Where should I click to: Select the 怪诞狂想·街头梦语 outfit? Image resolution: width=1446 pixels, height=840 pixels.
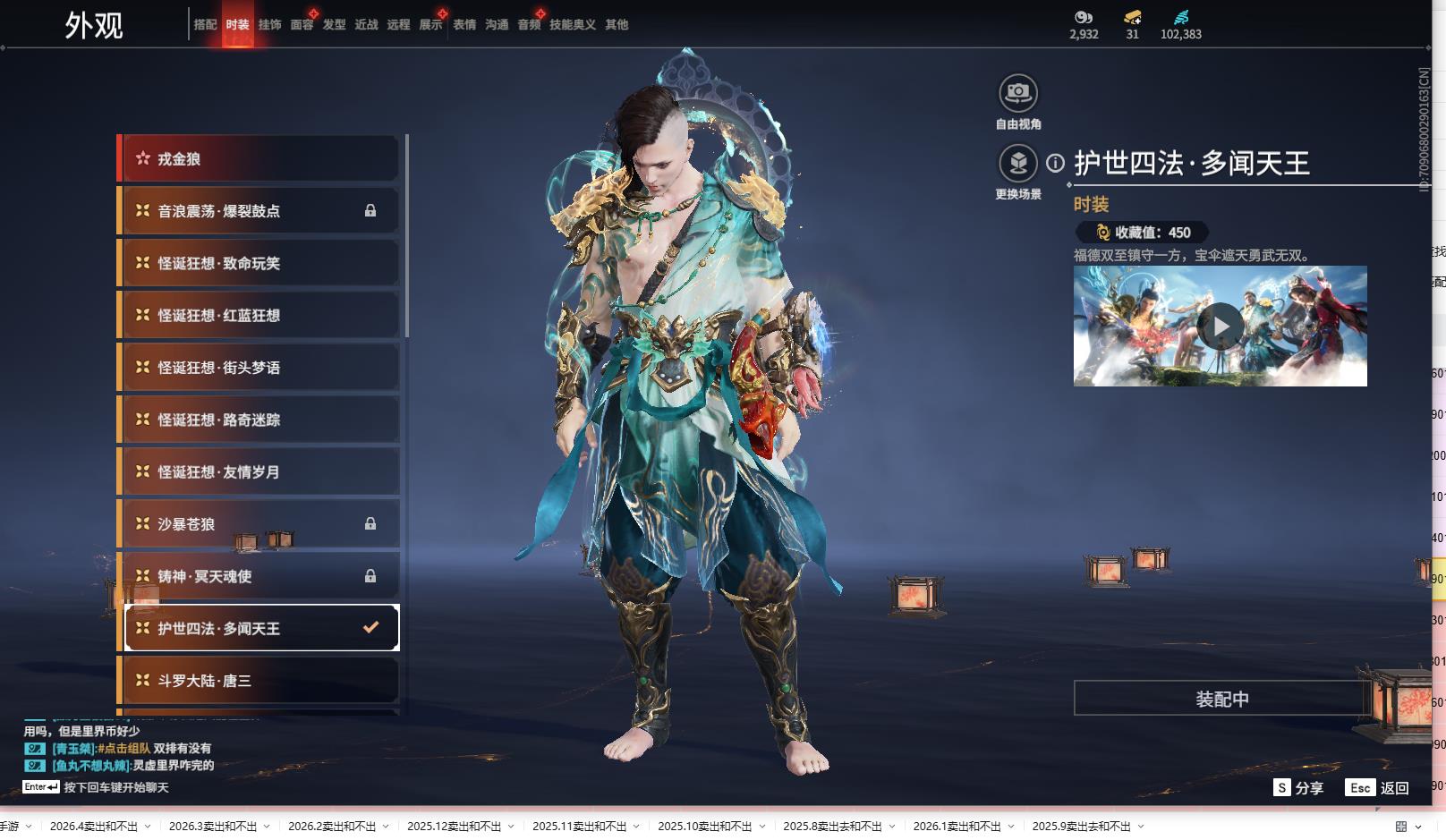[259, 368]
